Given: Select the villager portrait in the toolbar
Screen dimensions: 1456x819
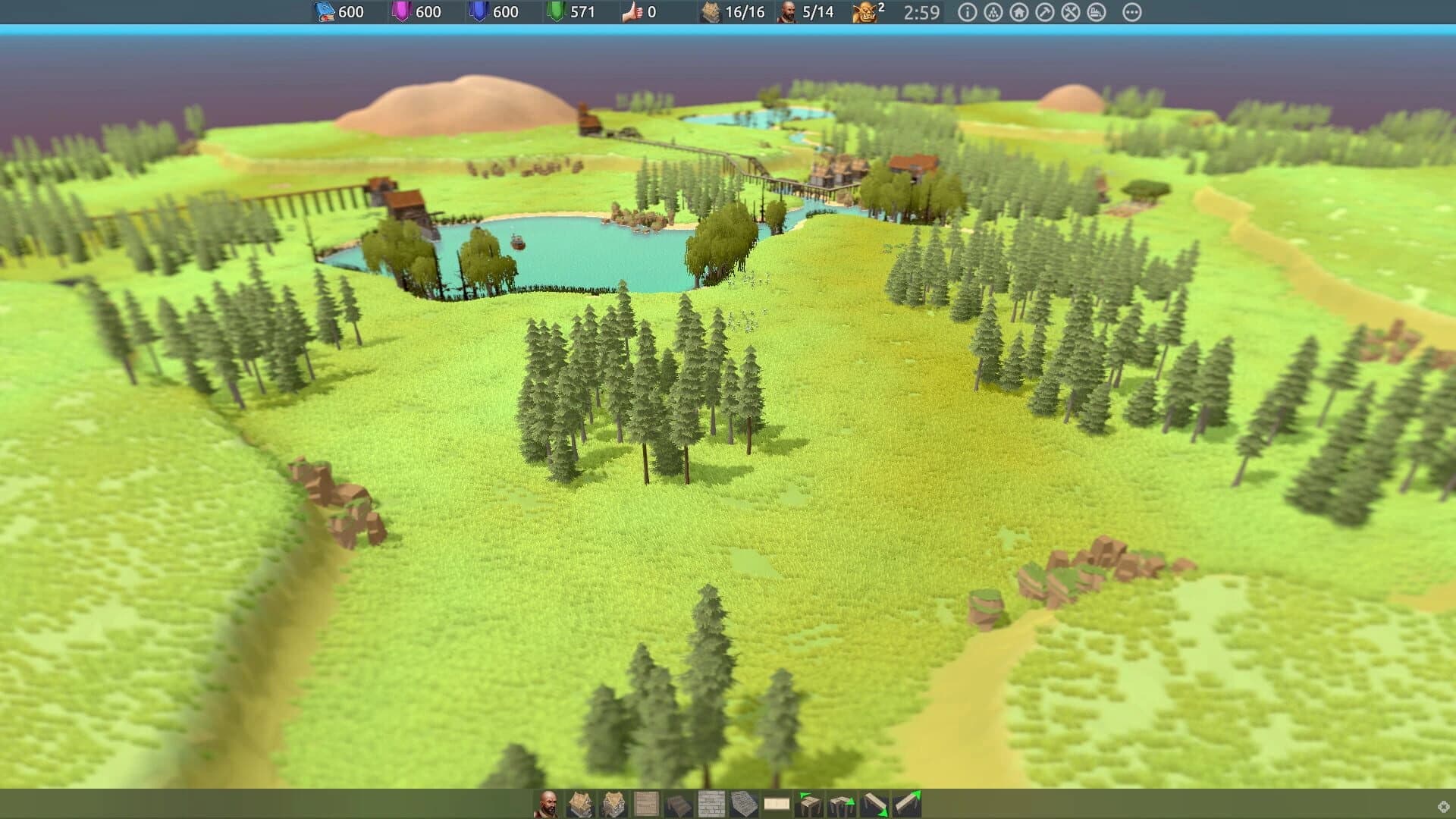Looking at the screenshot, I should (549, 802).
